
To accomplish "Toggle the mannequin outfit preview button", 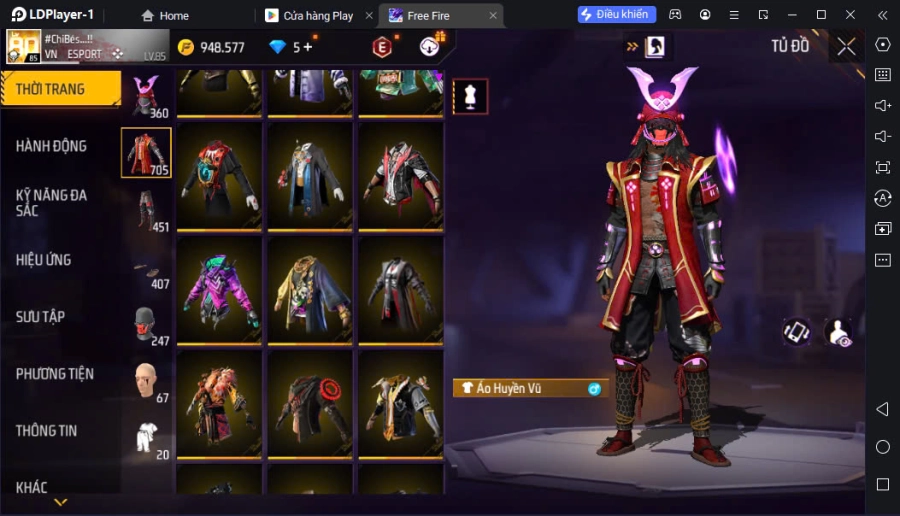I will pyautogui.click(x=470, y=96).
